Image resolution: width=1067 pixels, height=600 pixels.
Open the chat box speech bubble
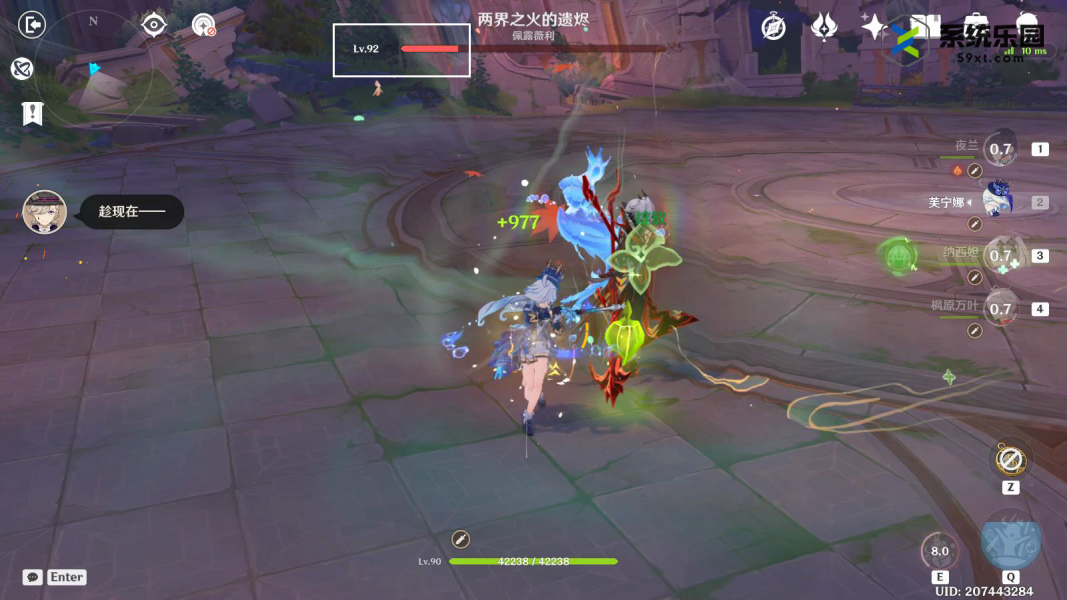[33, 577]
